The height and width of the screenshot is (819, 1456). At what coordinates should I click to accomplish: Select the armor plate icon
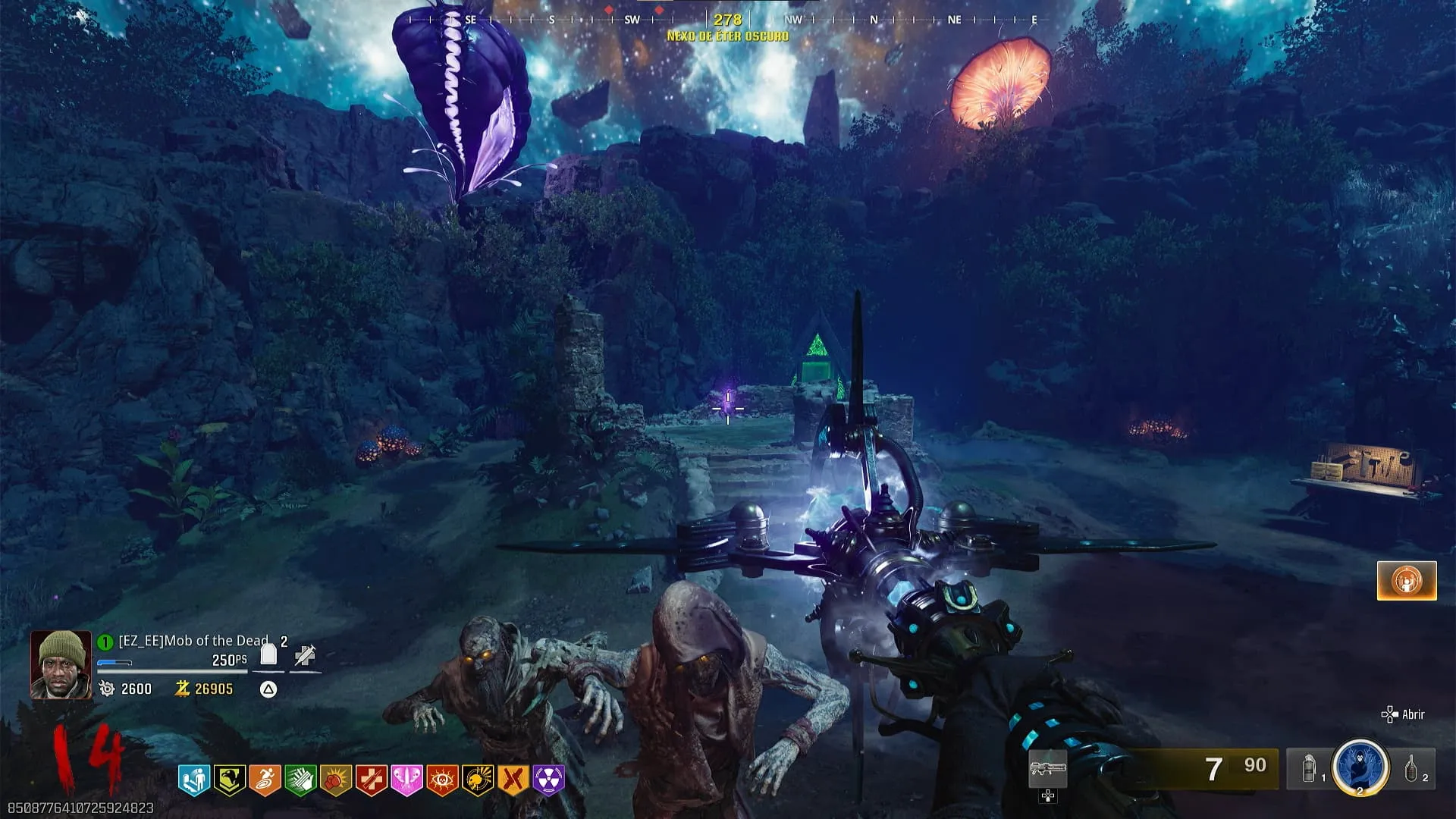tap(268, 654)
